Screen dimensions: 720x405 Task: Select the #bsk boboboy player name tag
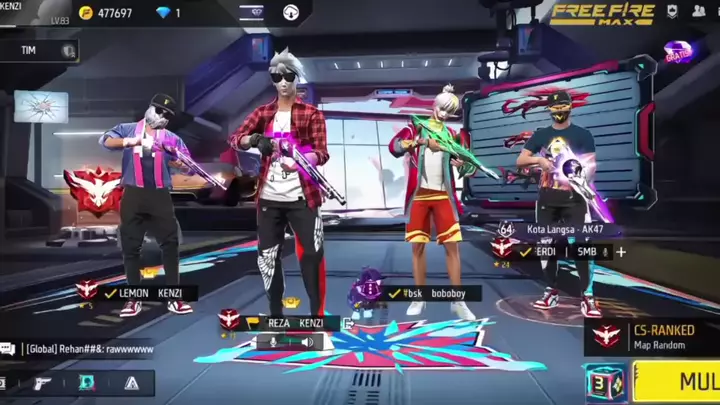[x=433, y=294]
